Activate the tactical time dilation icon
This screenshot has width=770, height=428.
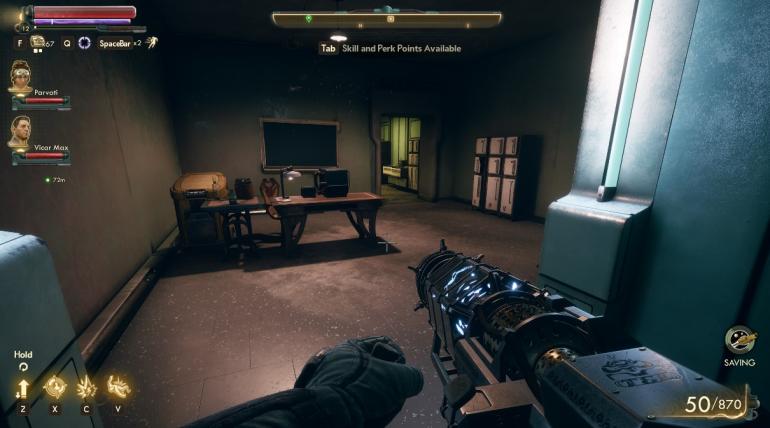pyautogui.click(x=84, y=42)
